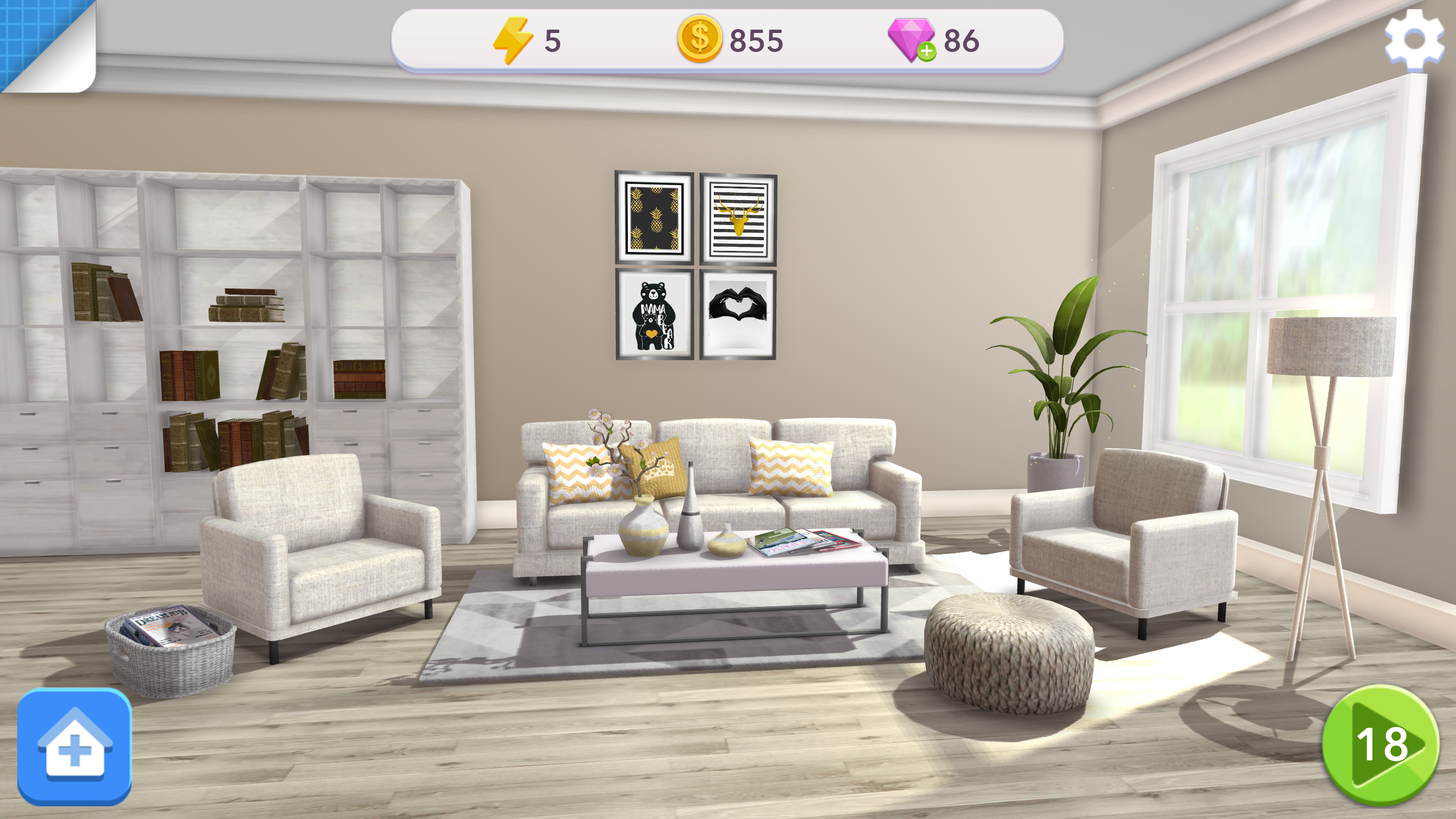Open the settings gear menu
This screenshot has width=1456, height=819.
coord(1414,39)
